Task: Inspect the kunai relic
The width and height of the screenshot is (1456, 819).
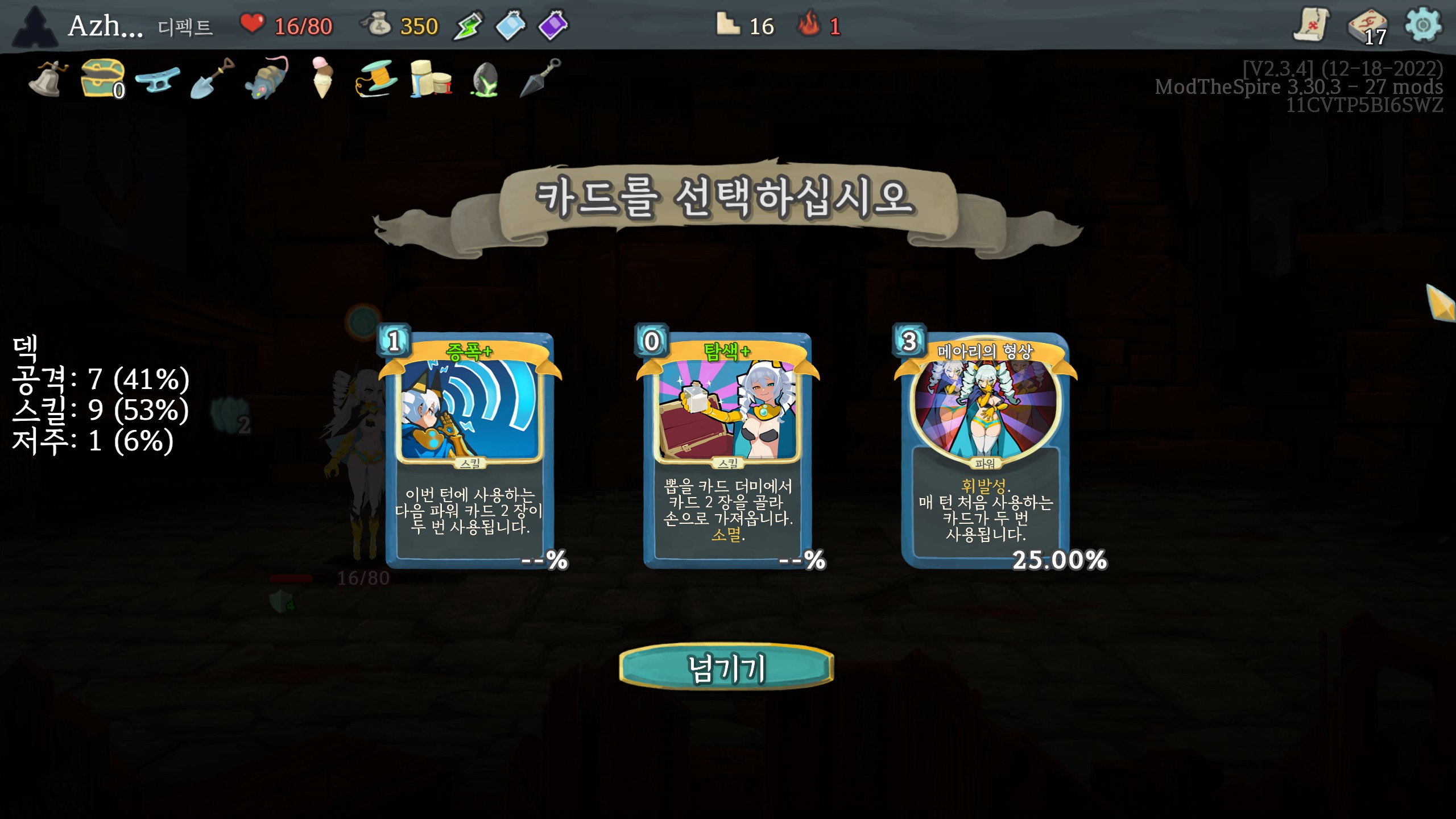Action: (x=540, y=78)
